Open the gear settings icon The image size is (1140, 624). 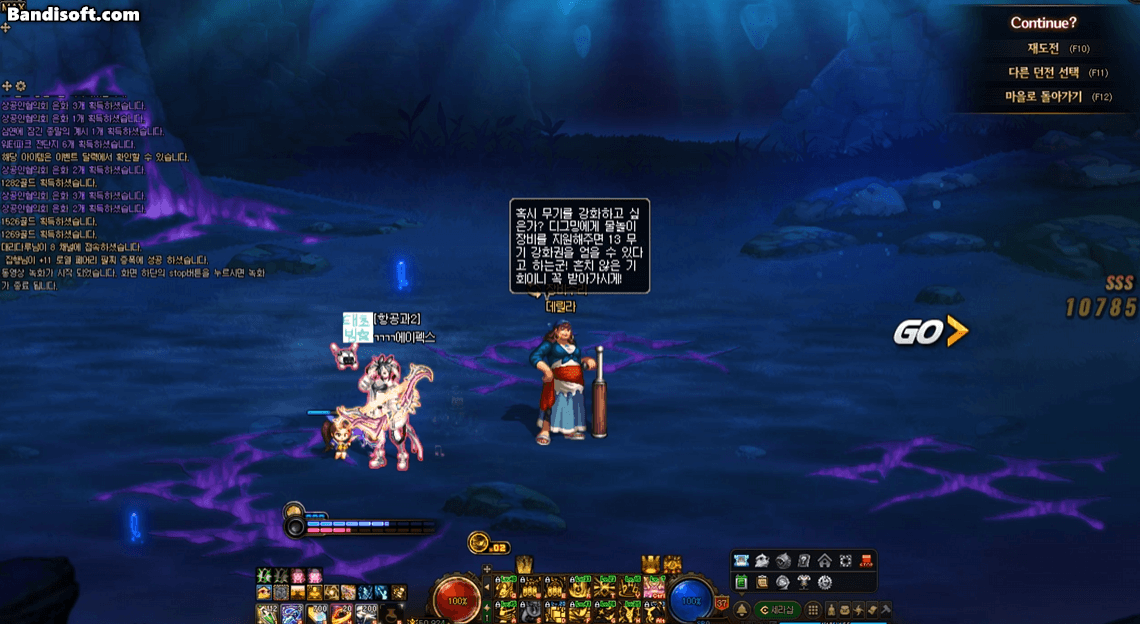[825, 582]
